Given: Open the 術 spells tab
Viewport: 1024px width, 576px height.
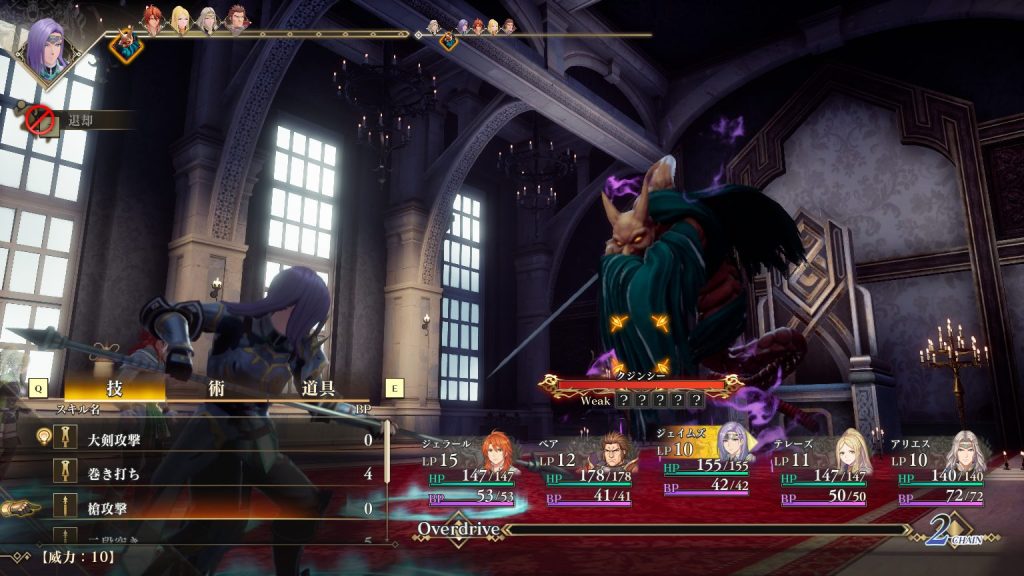Looking at the screenshot, I should (x=216, y=388).
